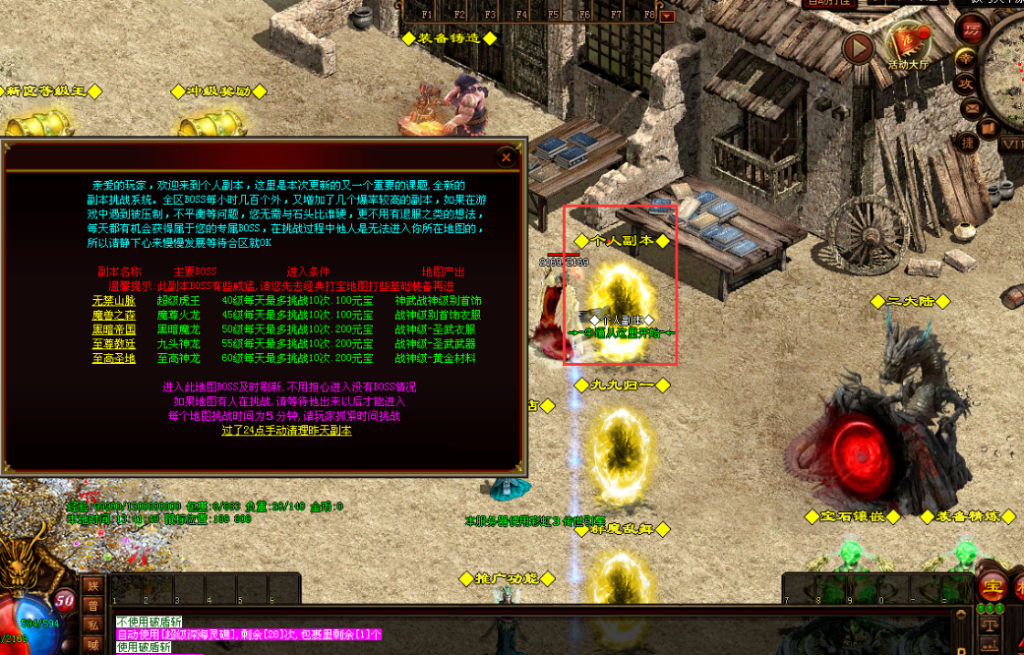Click the 宝 treasure button
Image resolution: width=1024 pixels, height=655 pixels.
[993, 587]
